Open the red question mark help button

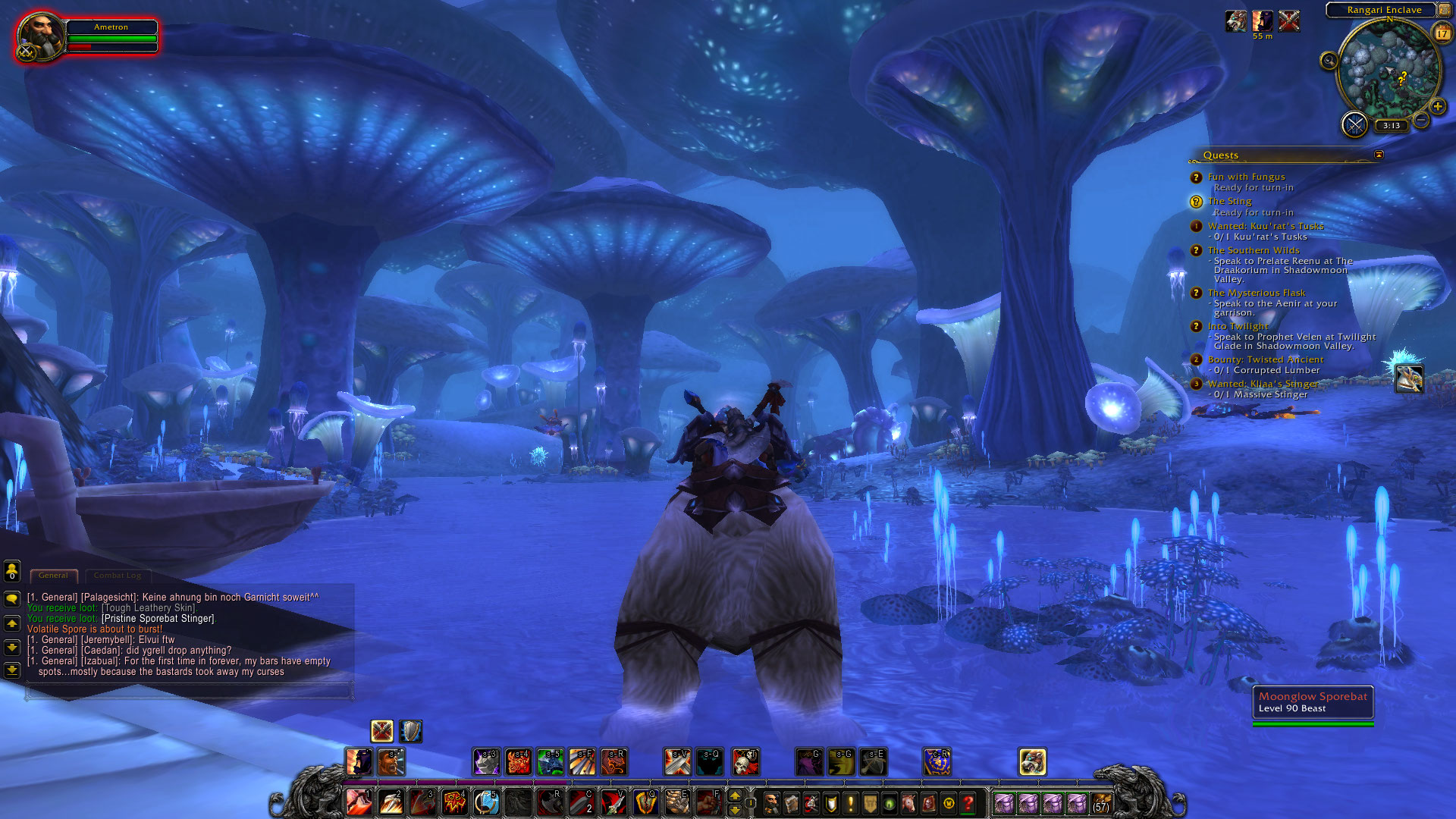pos(968,803)
